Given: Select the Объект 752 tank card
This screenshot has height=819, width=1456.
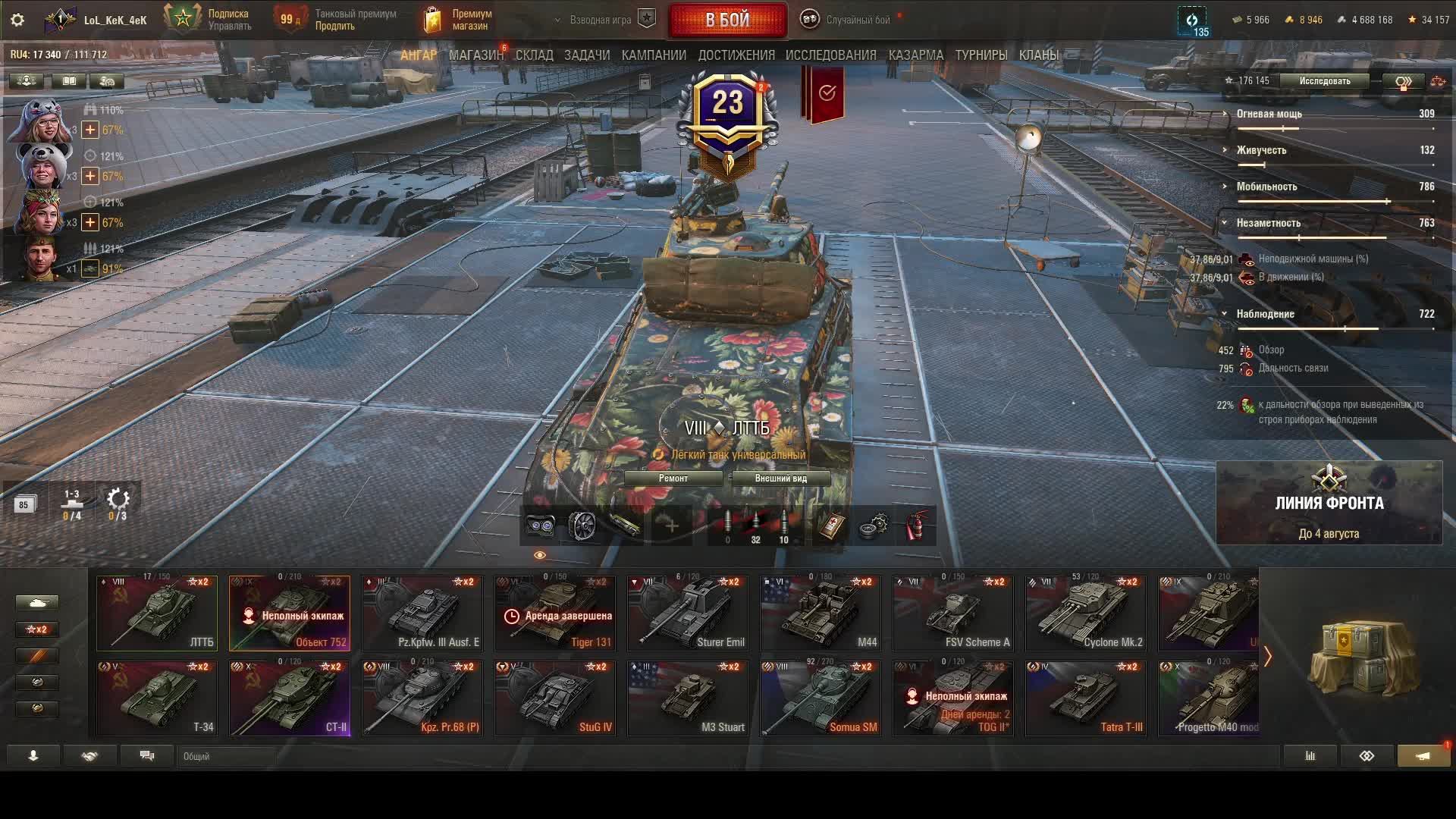Looking at the screenshot, I should click(x=290, y=613).
